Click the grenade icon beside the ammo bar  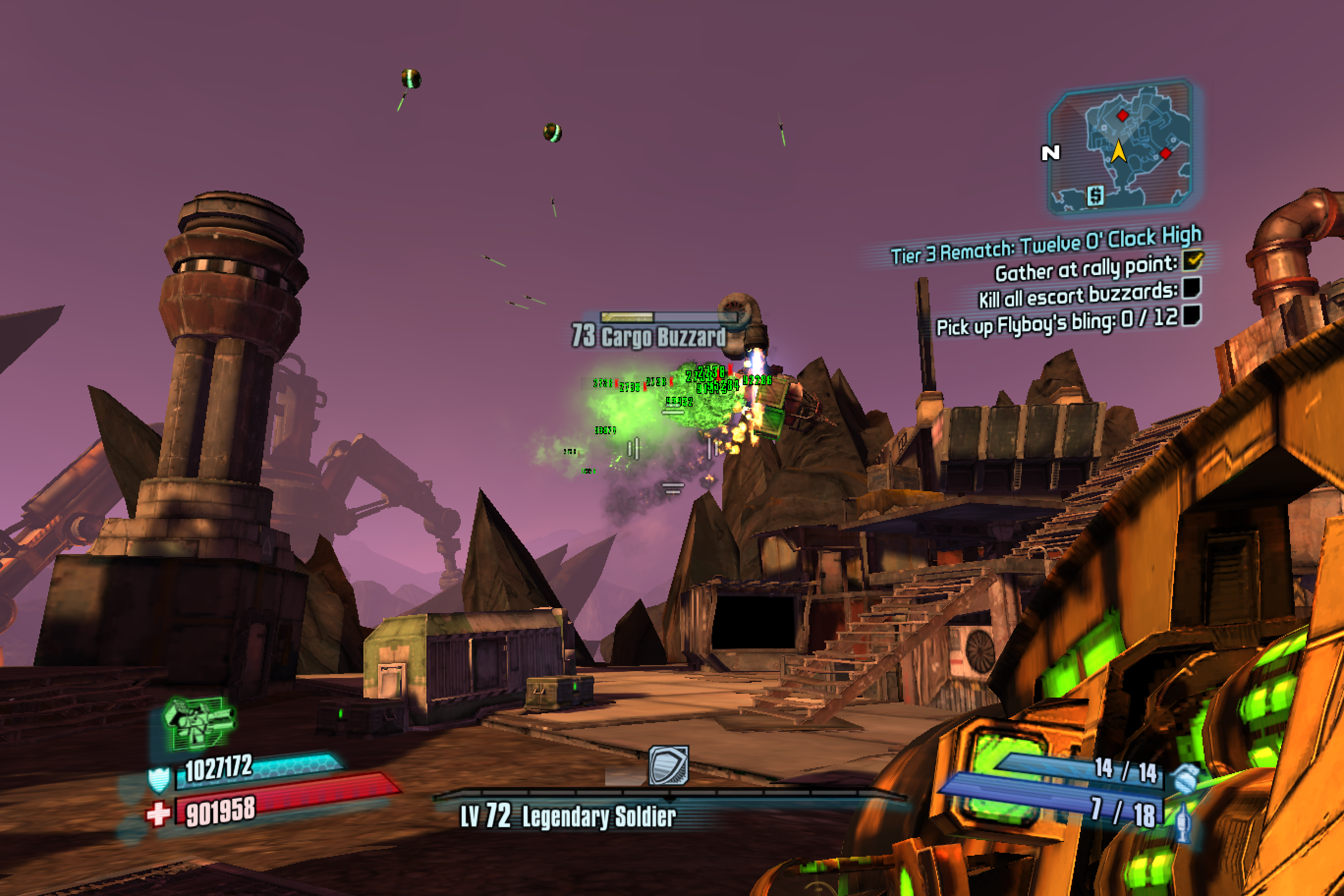pos(1184,777)
